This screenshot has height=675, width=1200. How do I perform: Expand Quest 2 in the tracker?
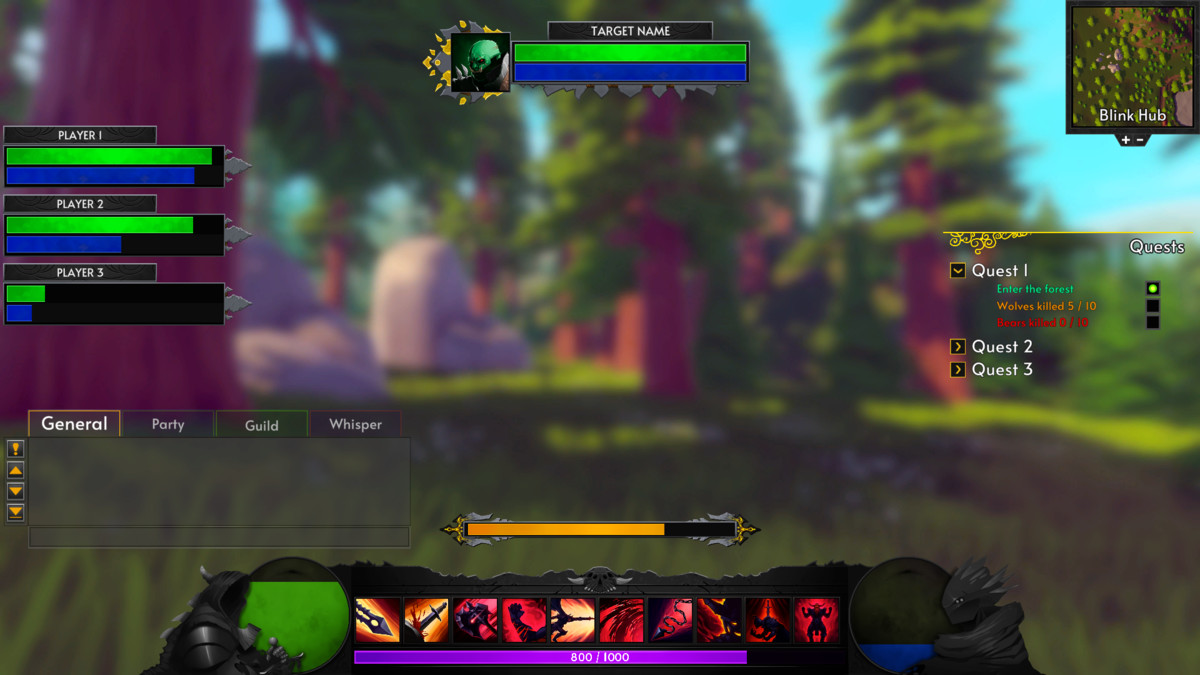click(958, 347)
